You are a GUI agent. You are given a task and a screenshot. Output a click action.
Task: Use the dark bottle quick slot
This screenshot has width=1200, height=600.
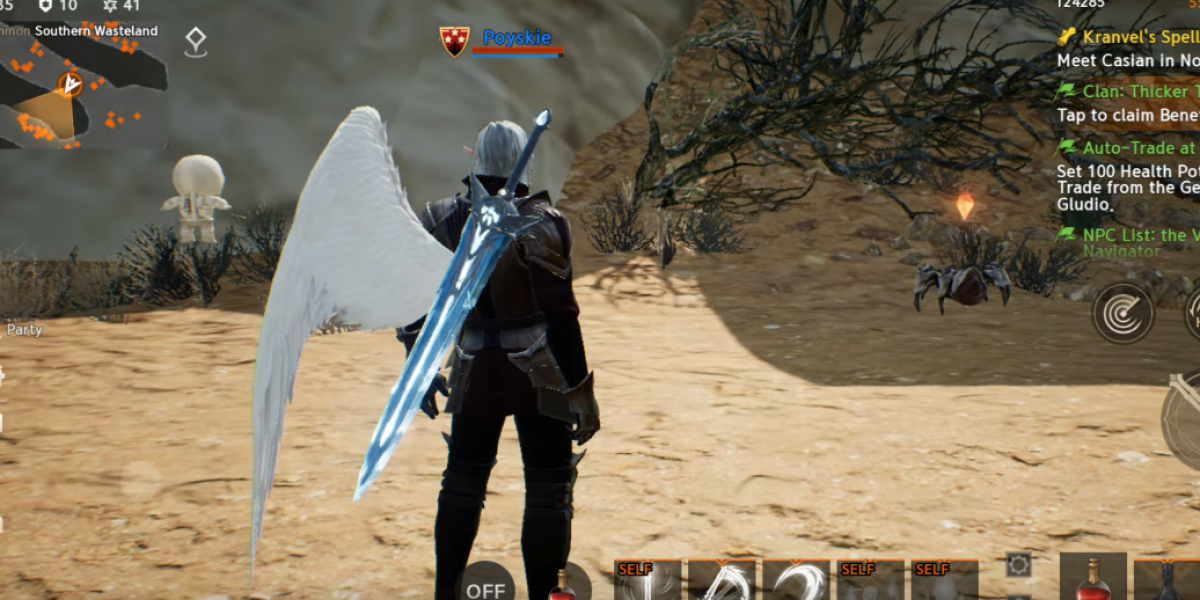point(1165,581)
